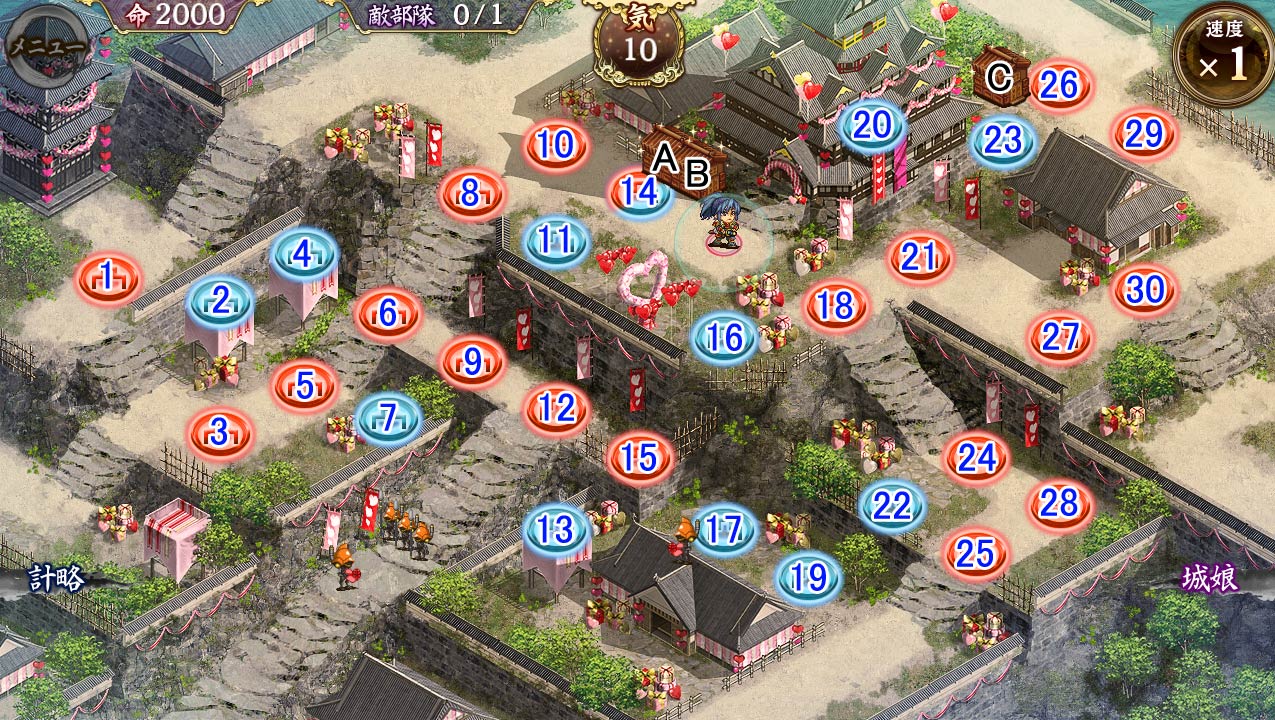Pick red placement tile number 21
The width and height of the screenshot is (1275, 720).
pos(918,258)
